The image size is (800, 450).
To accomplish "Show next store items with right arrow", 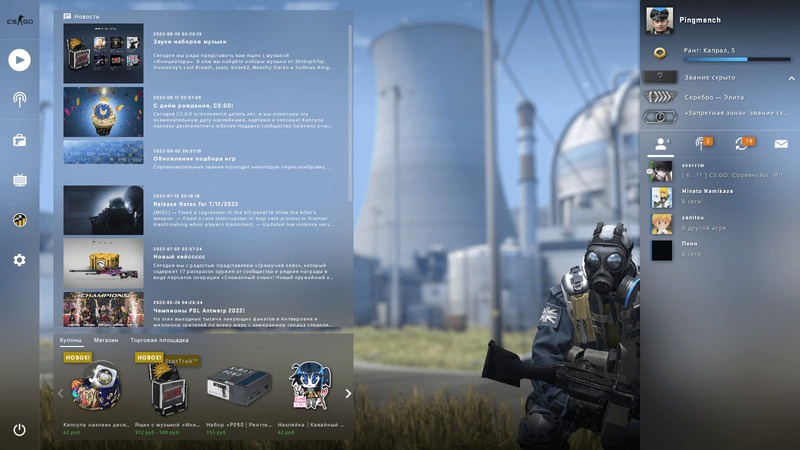I will pyautogui.click(x=348, y=393).
